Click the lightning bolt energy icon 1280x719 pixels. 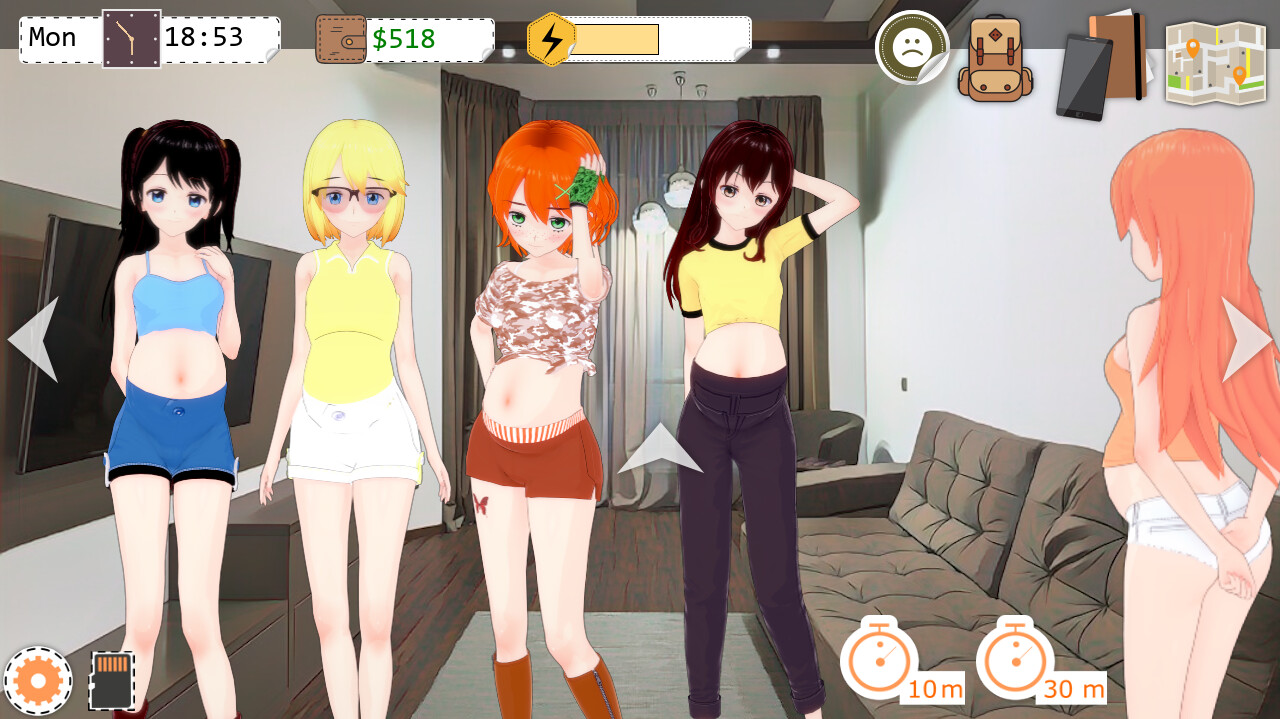pyautogui.click(x=551, y=40)
